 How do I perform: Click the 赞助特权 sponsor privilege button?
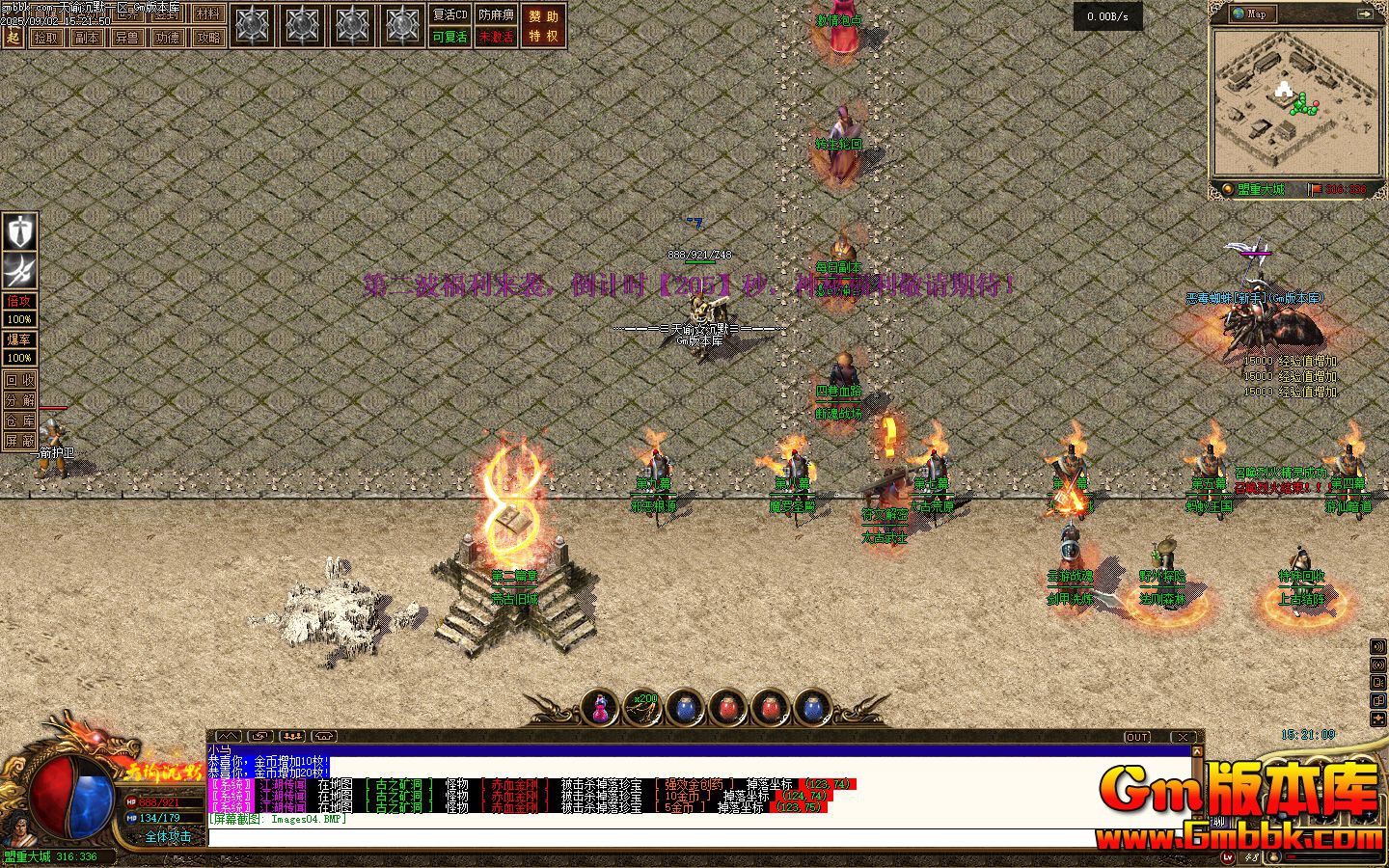click(x=544, y=26)
